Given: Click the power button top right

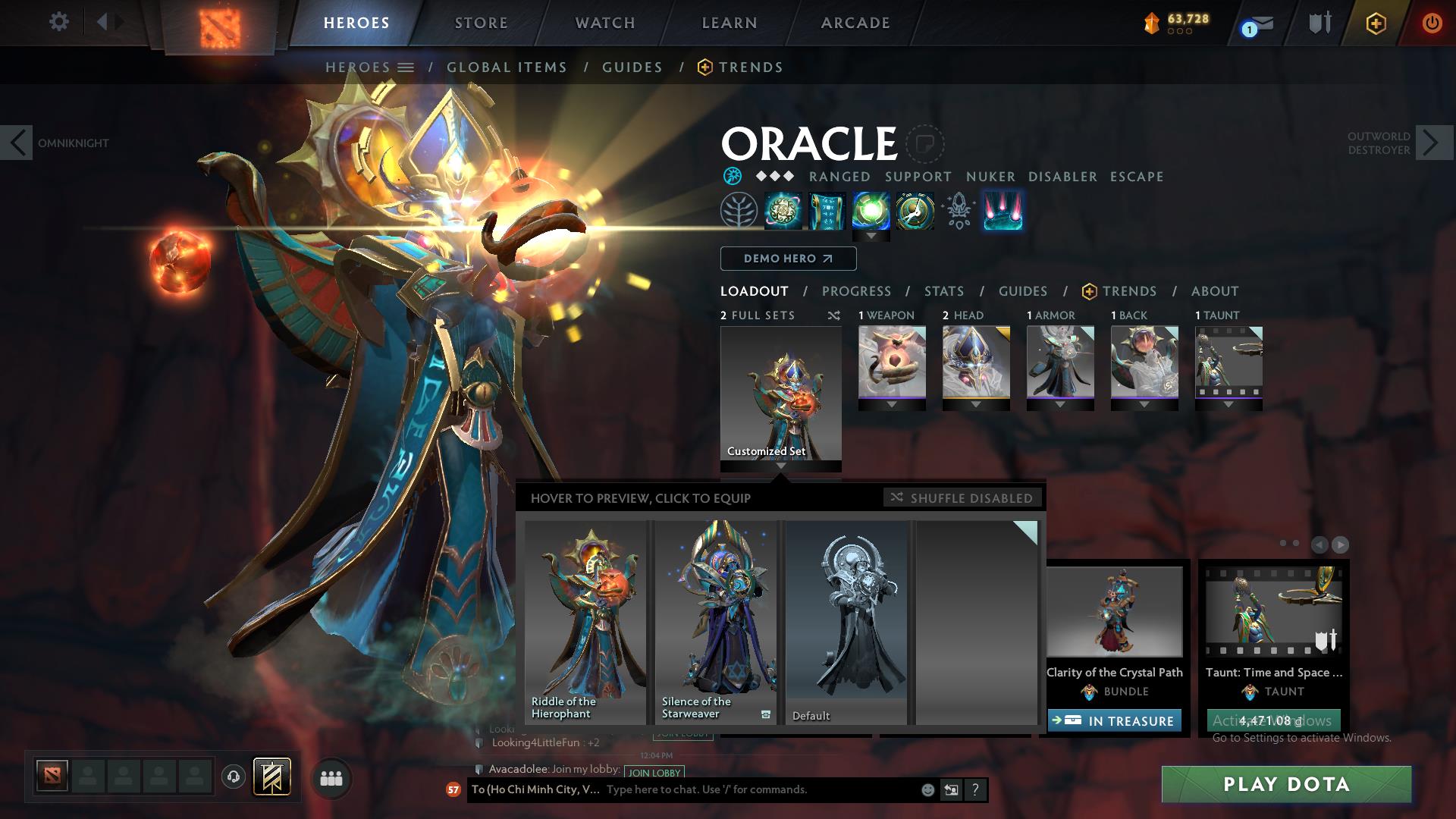Looking at the screenshot, I should [1432, 21].
